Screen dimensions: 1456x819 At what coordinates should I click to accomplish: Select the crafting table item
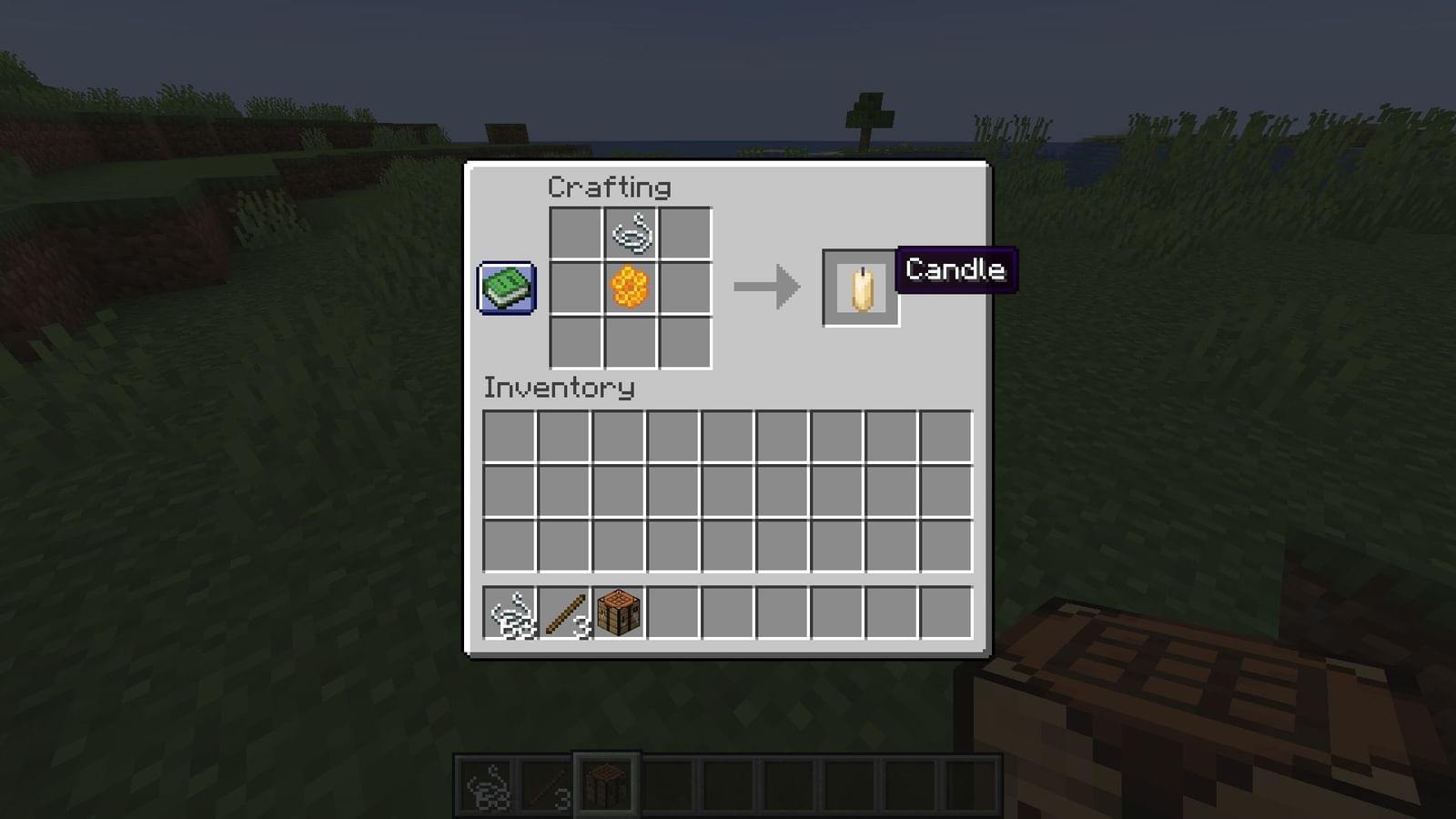(621, 611)
